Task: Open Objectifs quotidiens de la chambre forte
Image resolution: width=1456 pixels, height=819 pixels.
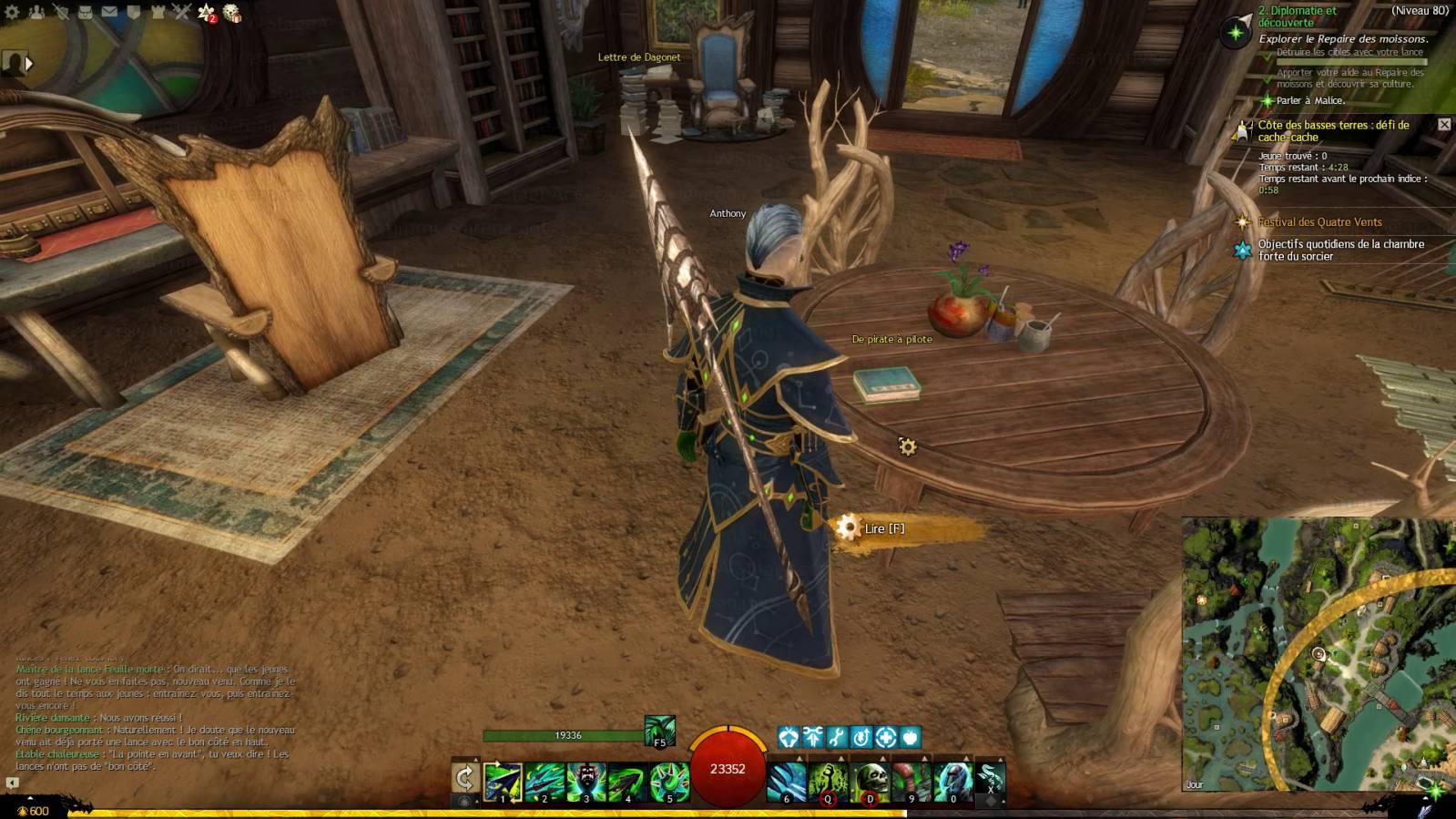Action: [1340, 250]
